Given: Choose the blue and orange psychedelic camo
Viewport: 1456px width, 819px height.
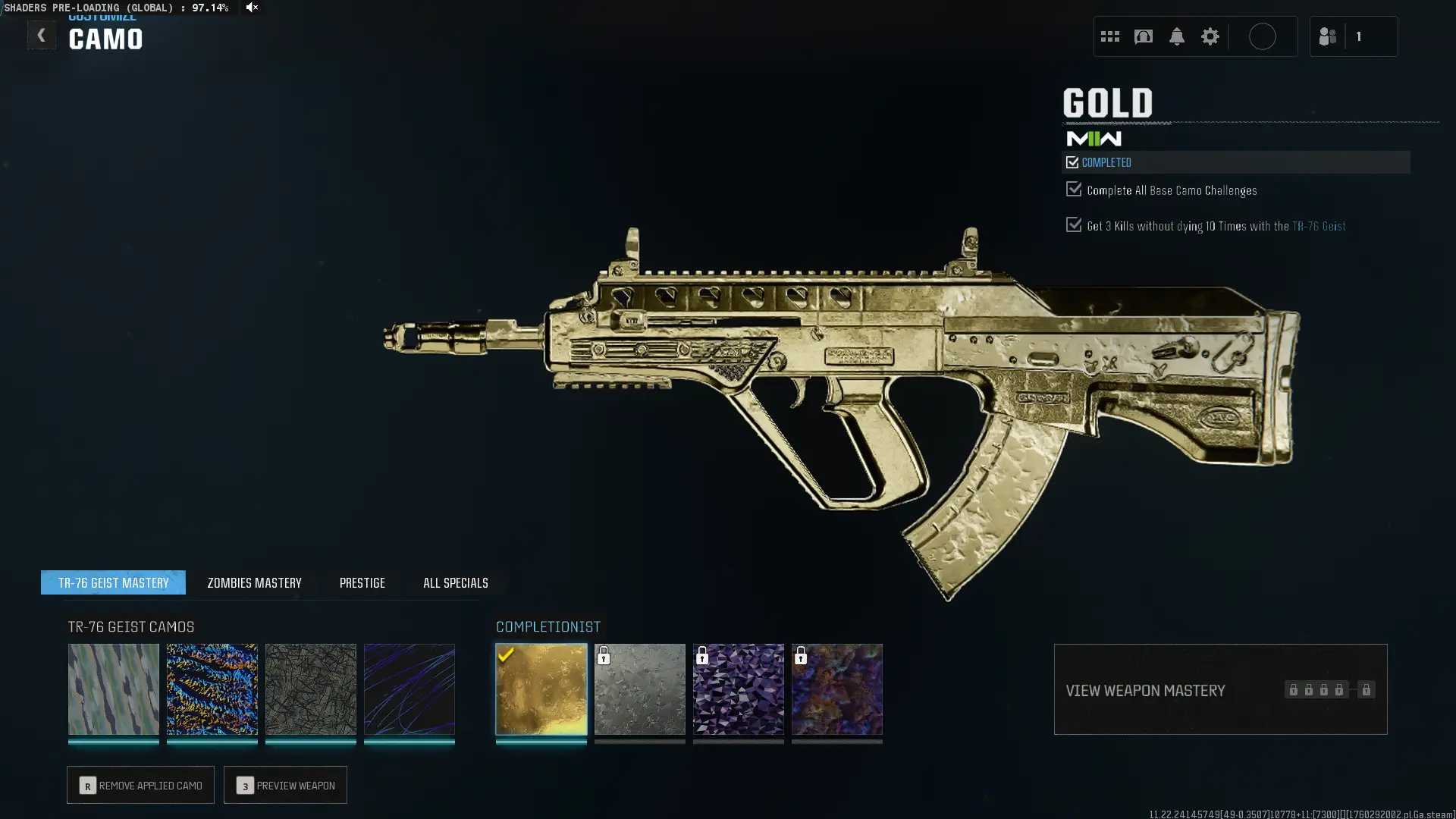Looking at the screenshot, I should [x=212, y=689].
